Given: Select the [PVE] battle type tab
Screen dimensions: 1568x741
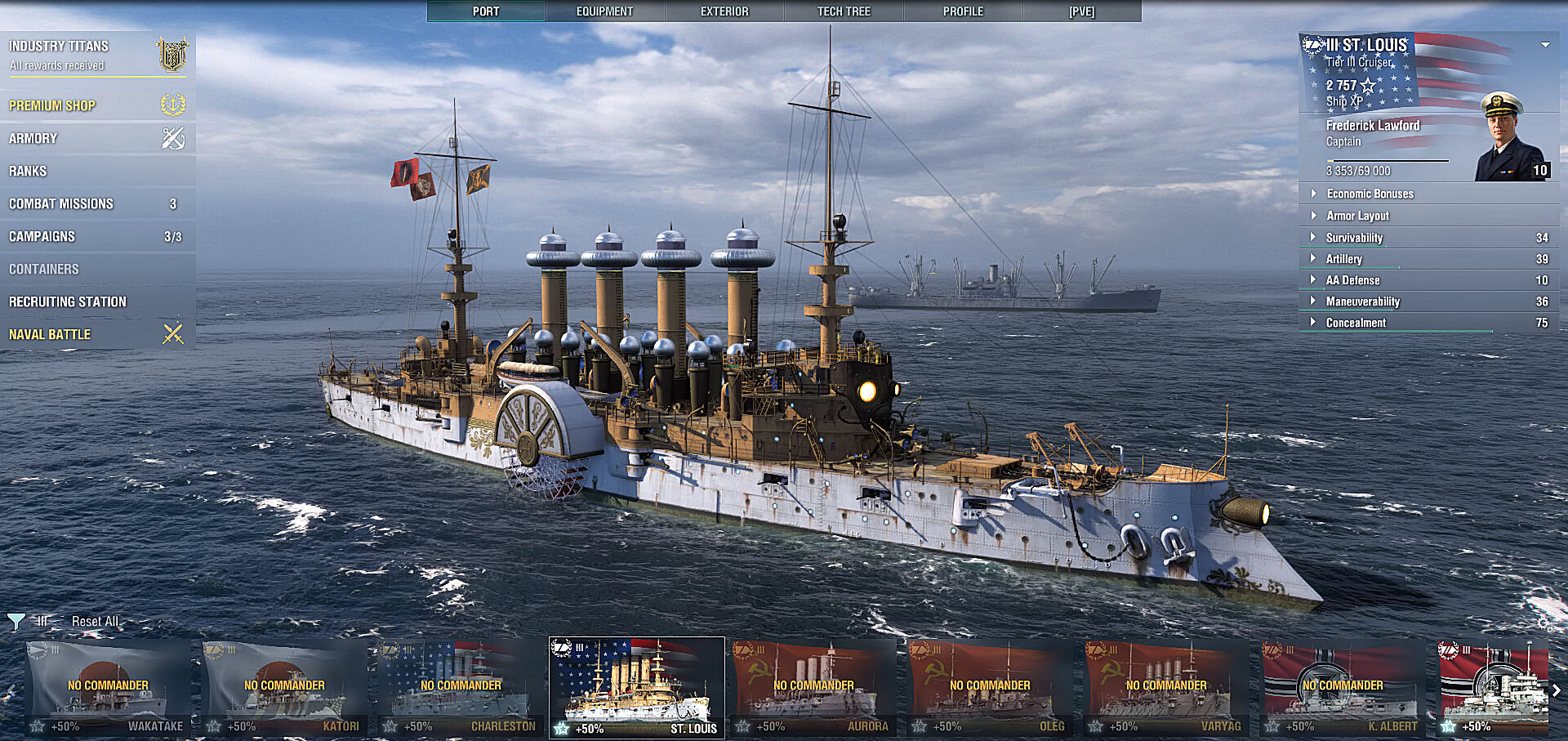Looking at the screenshot, I should coord(1081,11).
